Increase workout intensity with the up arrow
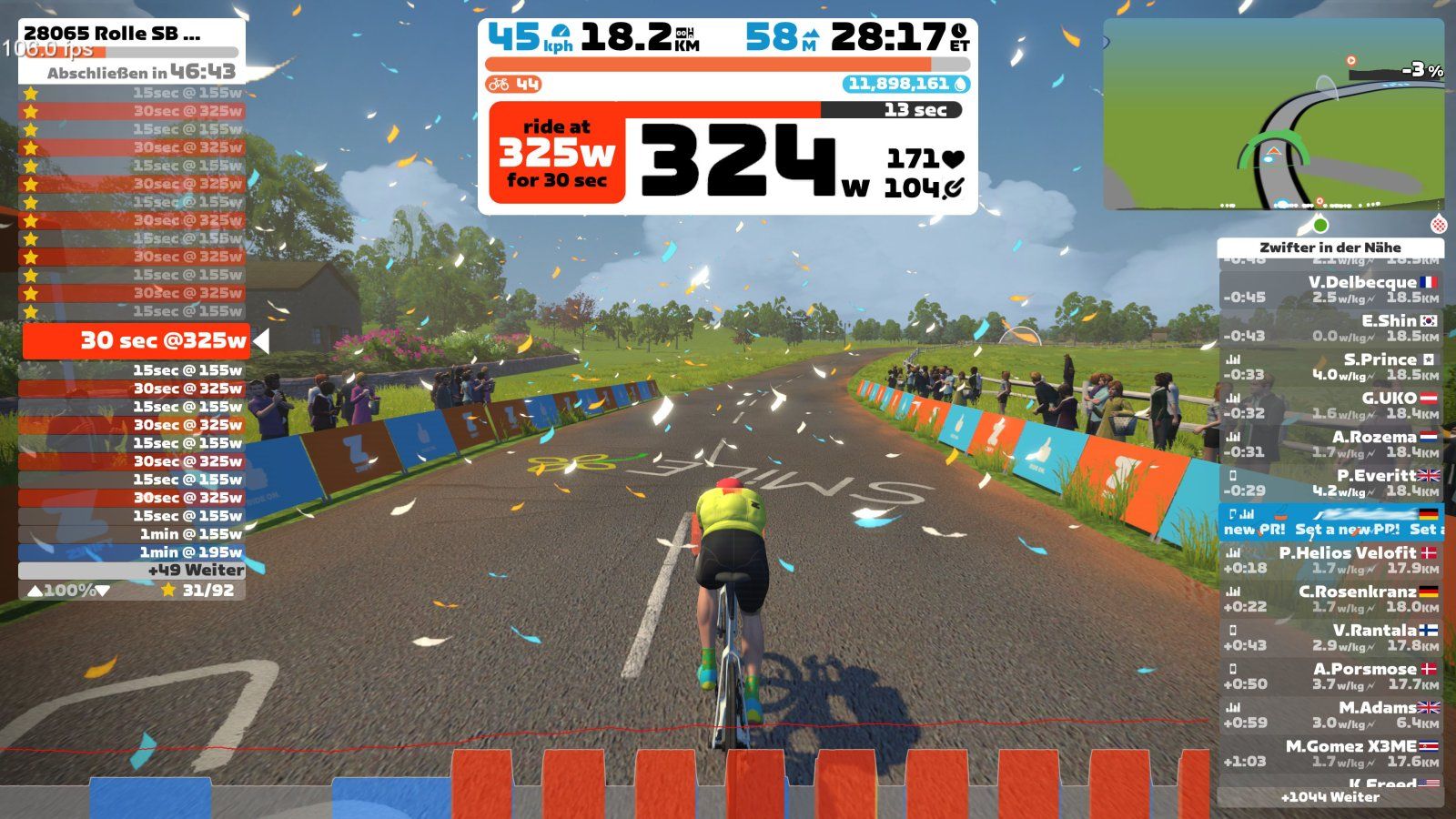1456x819 pixels. coord(35,591)
